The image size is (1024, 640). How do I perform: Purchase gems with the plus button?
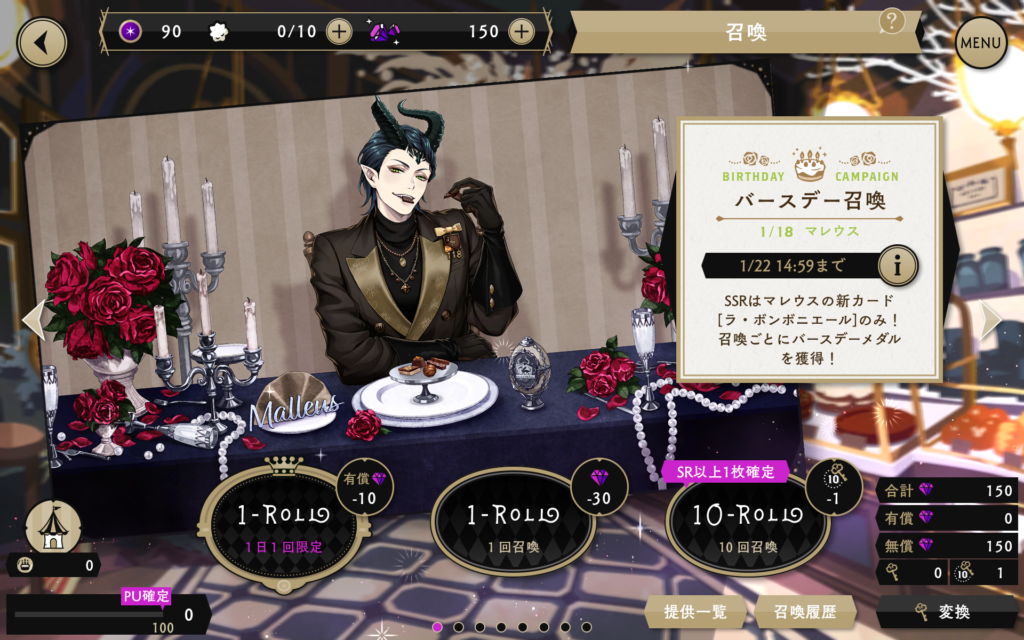click(521, 31)
